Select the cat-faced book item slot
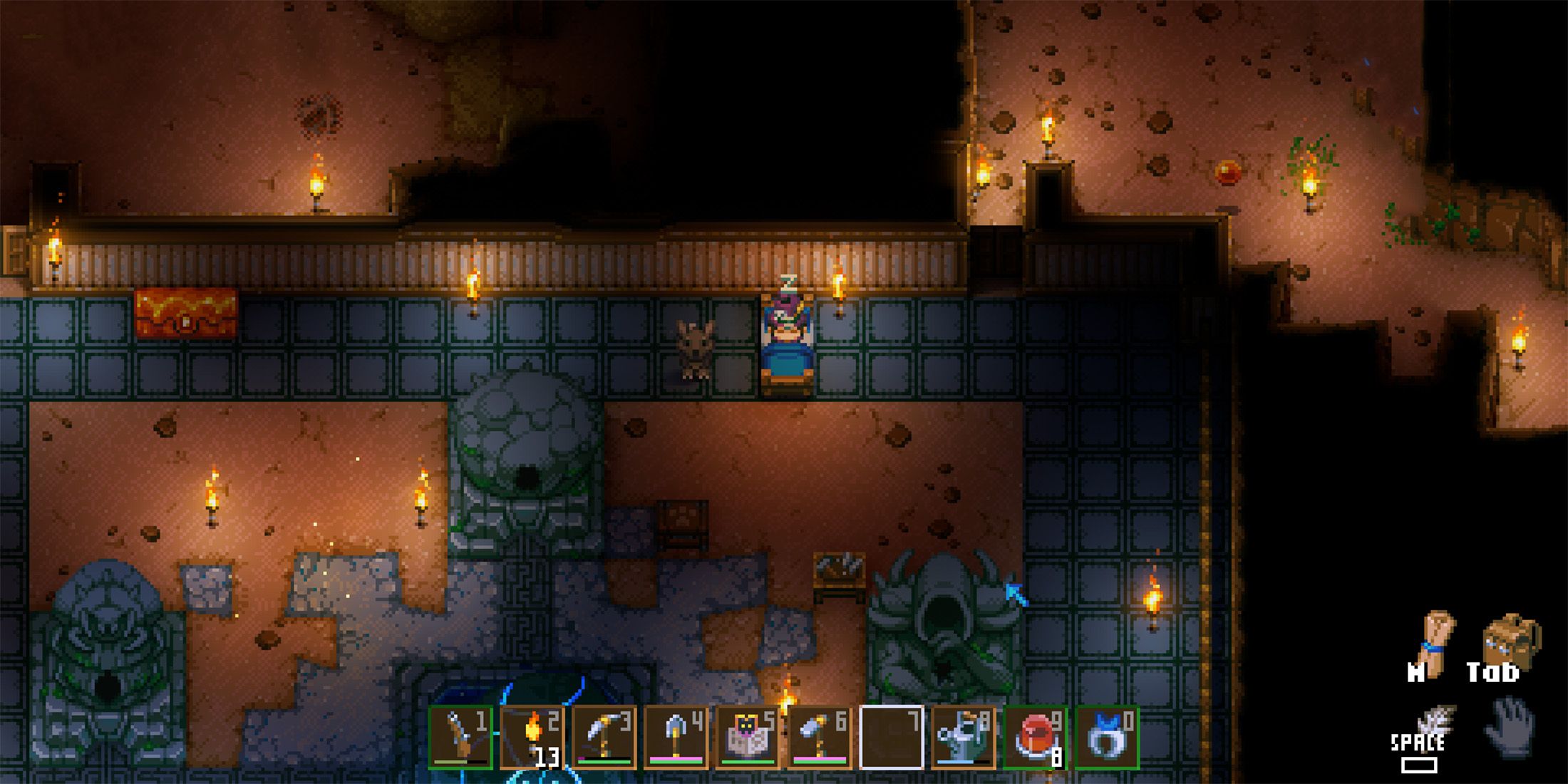 pyautogui.click(x=748, y=737)
